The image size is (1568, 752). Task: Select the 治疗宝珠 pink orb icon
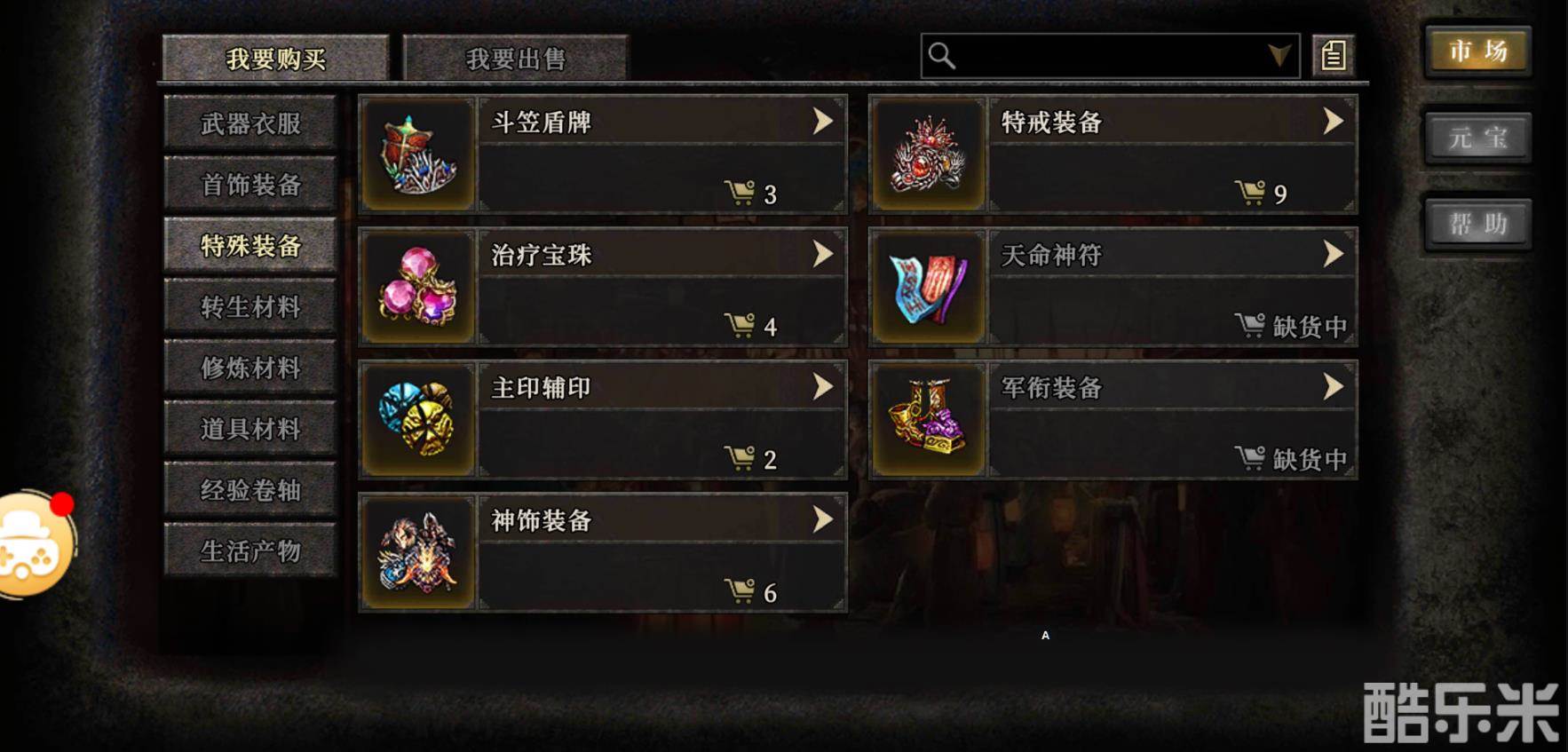(416, 286)
